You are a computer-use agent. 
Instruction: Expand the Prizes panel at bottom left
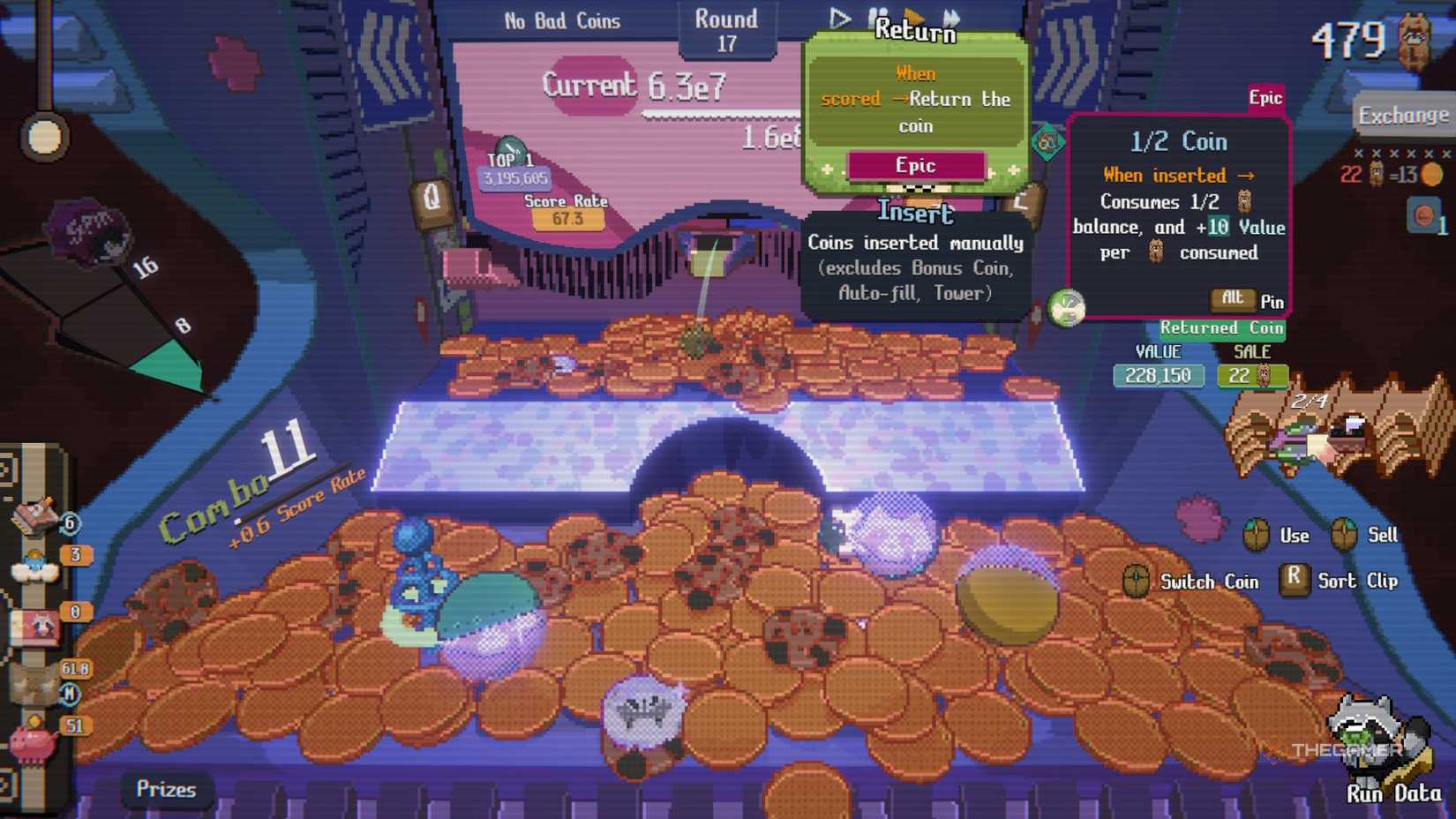(166, 790)
